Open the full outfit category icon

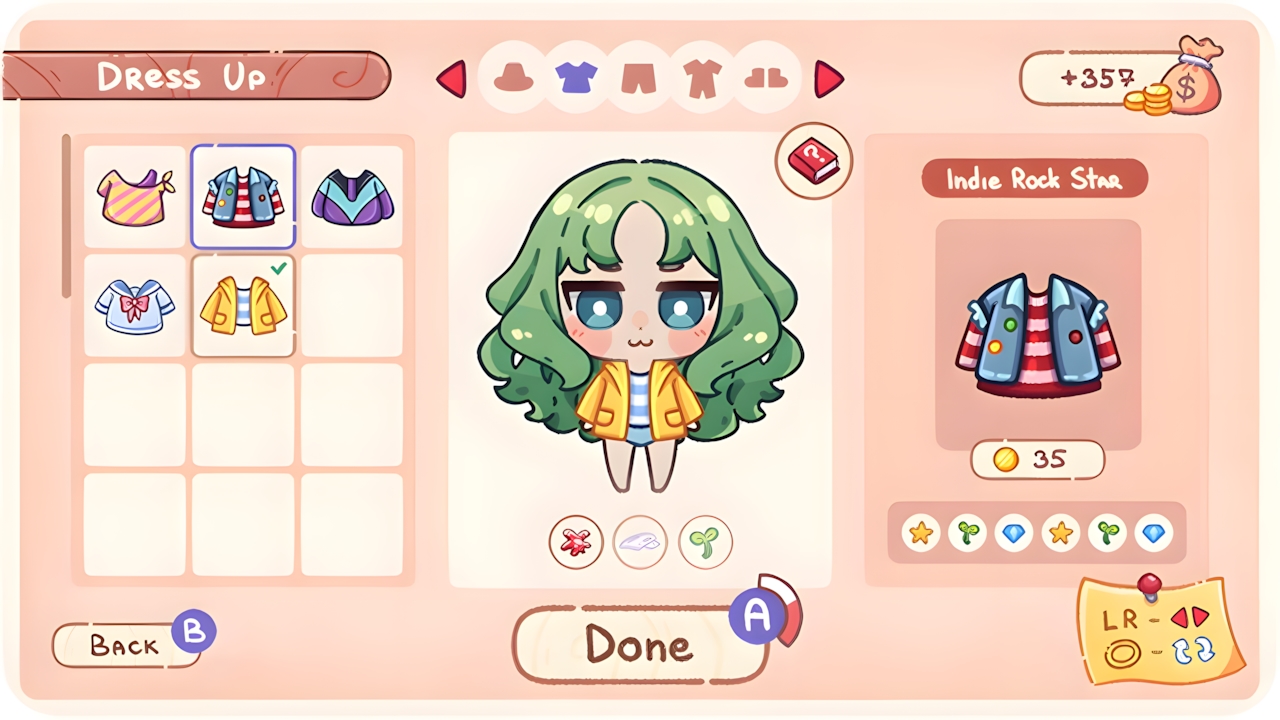click(704, 78)
